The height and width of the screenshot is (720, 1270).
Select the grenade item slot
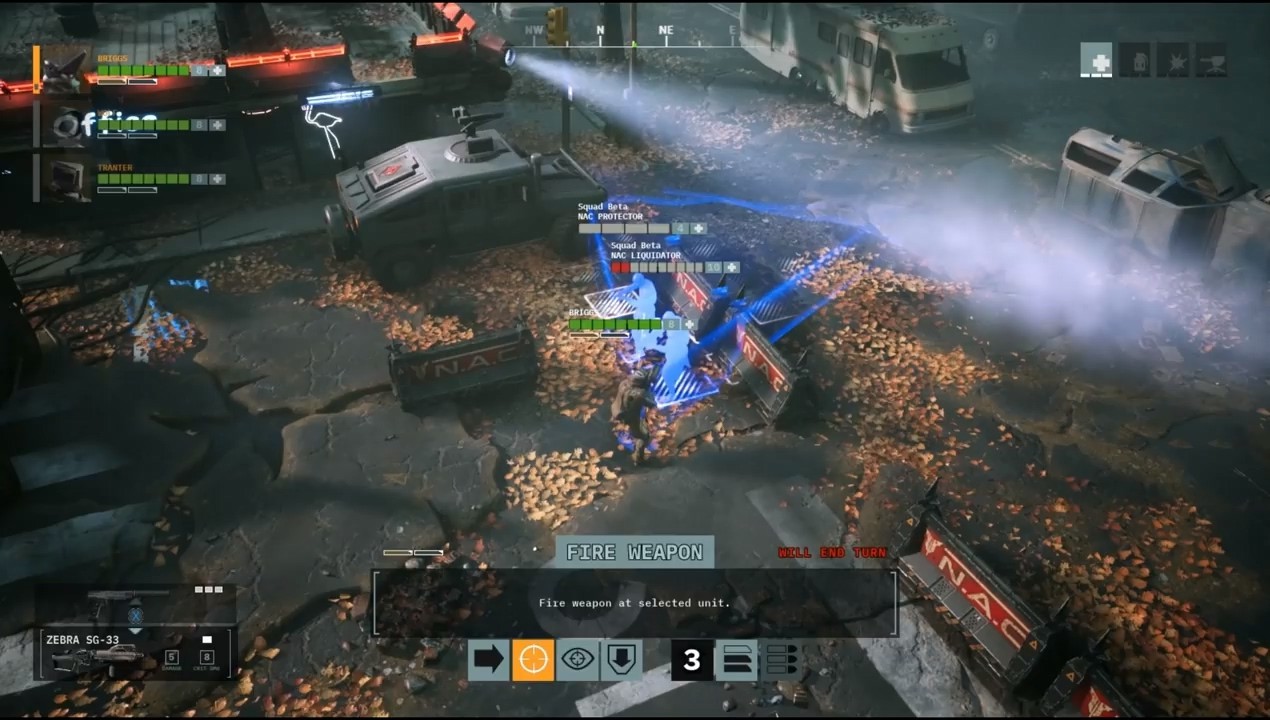click(x=1135, y=60)
